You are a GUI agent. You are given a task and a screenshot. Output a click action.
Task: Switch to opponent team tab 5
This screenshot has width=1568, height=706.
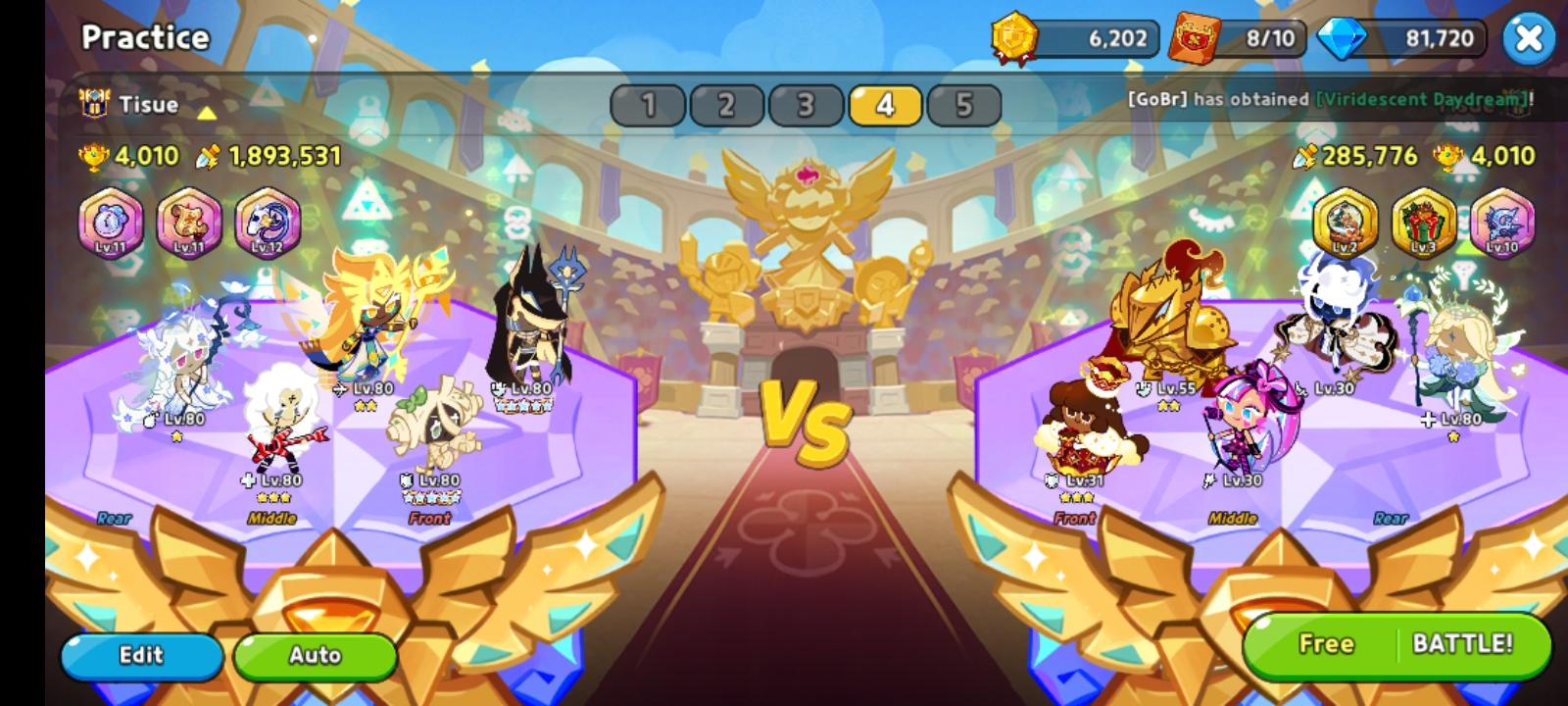(965, 105)
